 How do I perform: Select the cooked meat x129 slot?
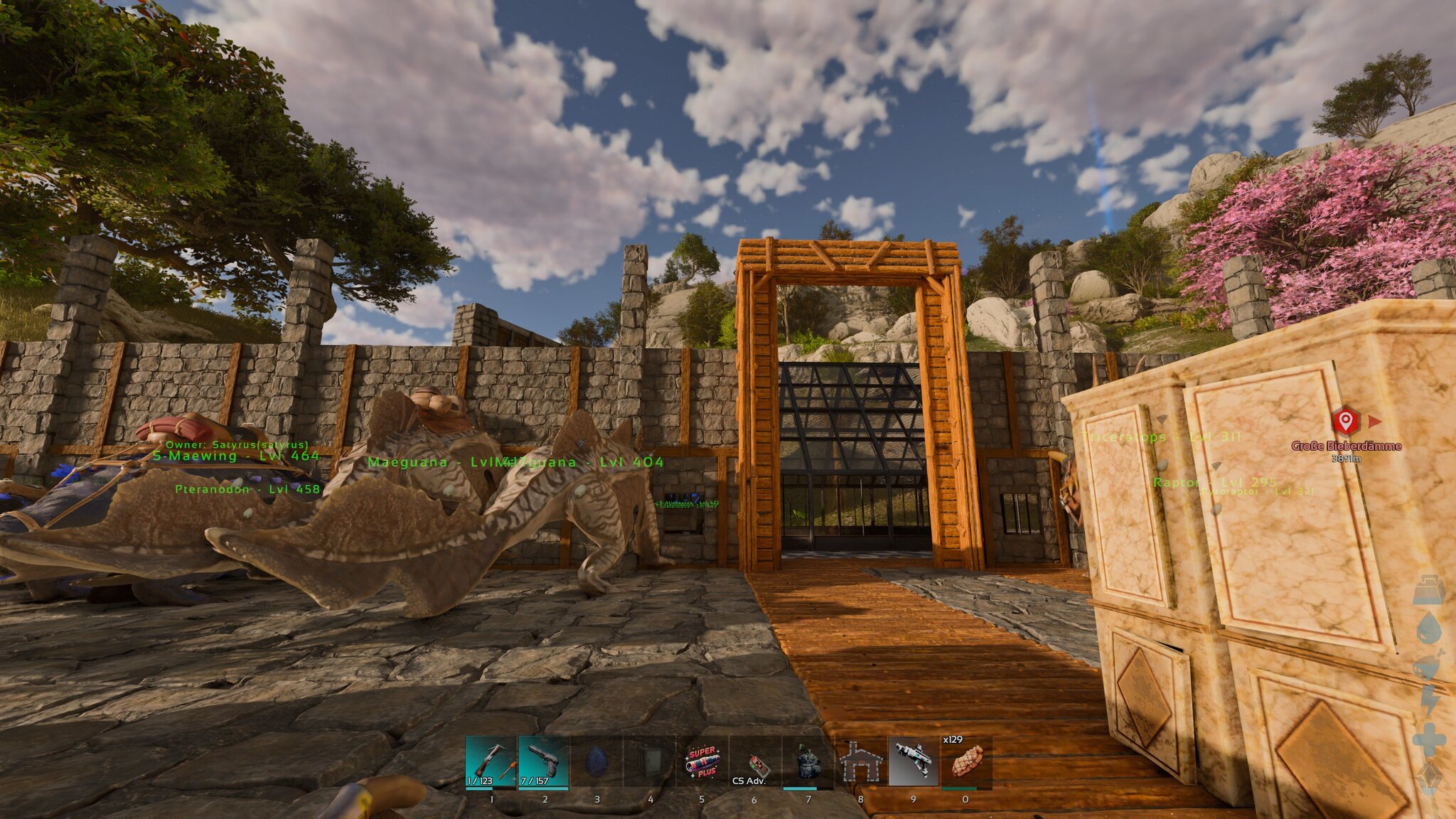pos(966,761)
